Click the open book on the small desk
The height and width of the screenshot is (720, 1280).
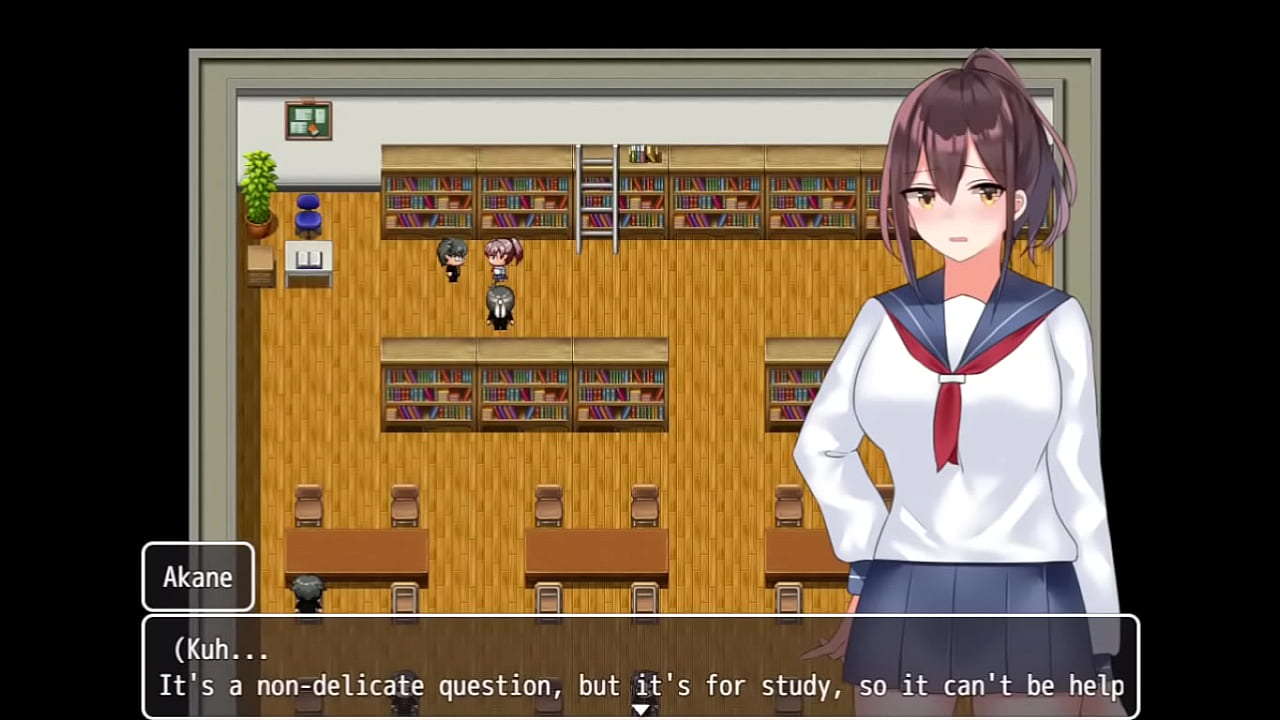coord(308,259)
